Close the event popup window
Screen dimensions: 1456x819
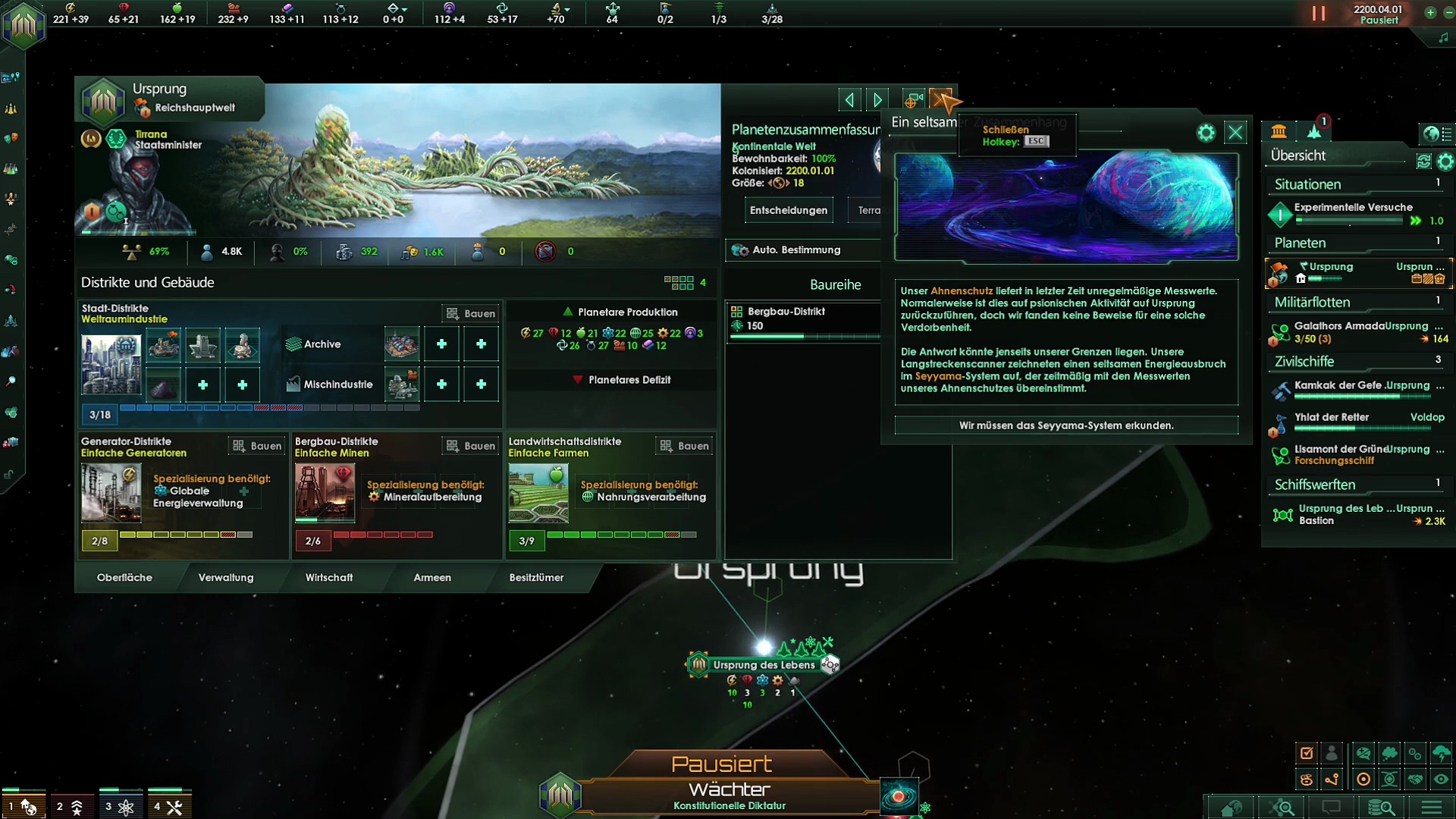coord(1235,133)
